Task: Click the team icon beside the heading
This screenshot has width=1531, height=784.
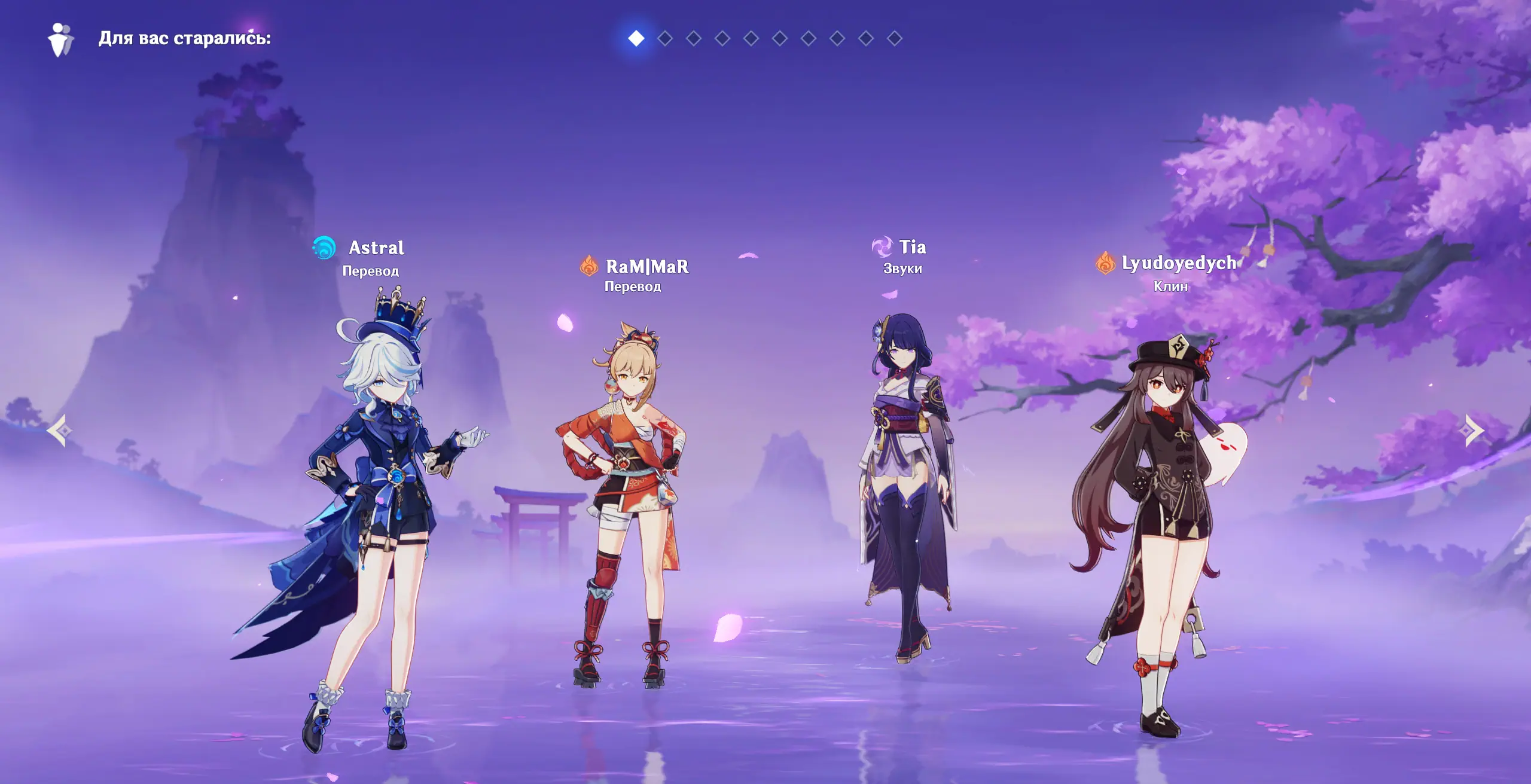Action: [x=60, y=39]
